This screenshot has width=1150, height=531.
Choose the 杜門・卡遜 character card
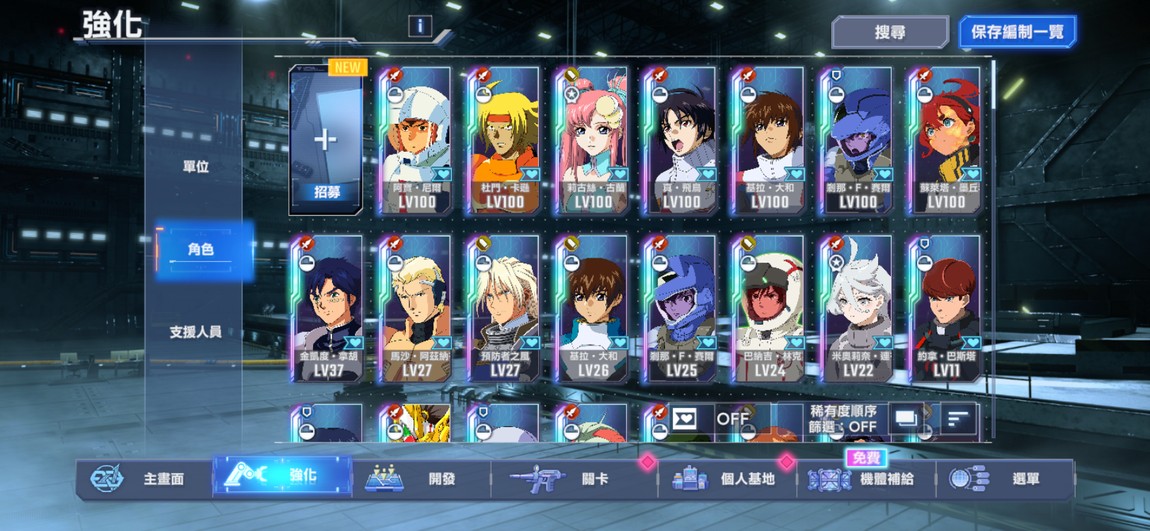pyautogui.click(x=505, y=140)
